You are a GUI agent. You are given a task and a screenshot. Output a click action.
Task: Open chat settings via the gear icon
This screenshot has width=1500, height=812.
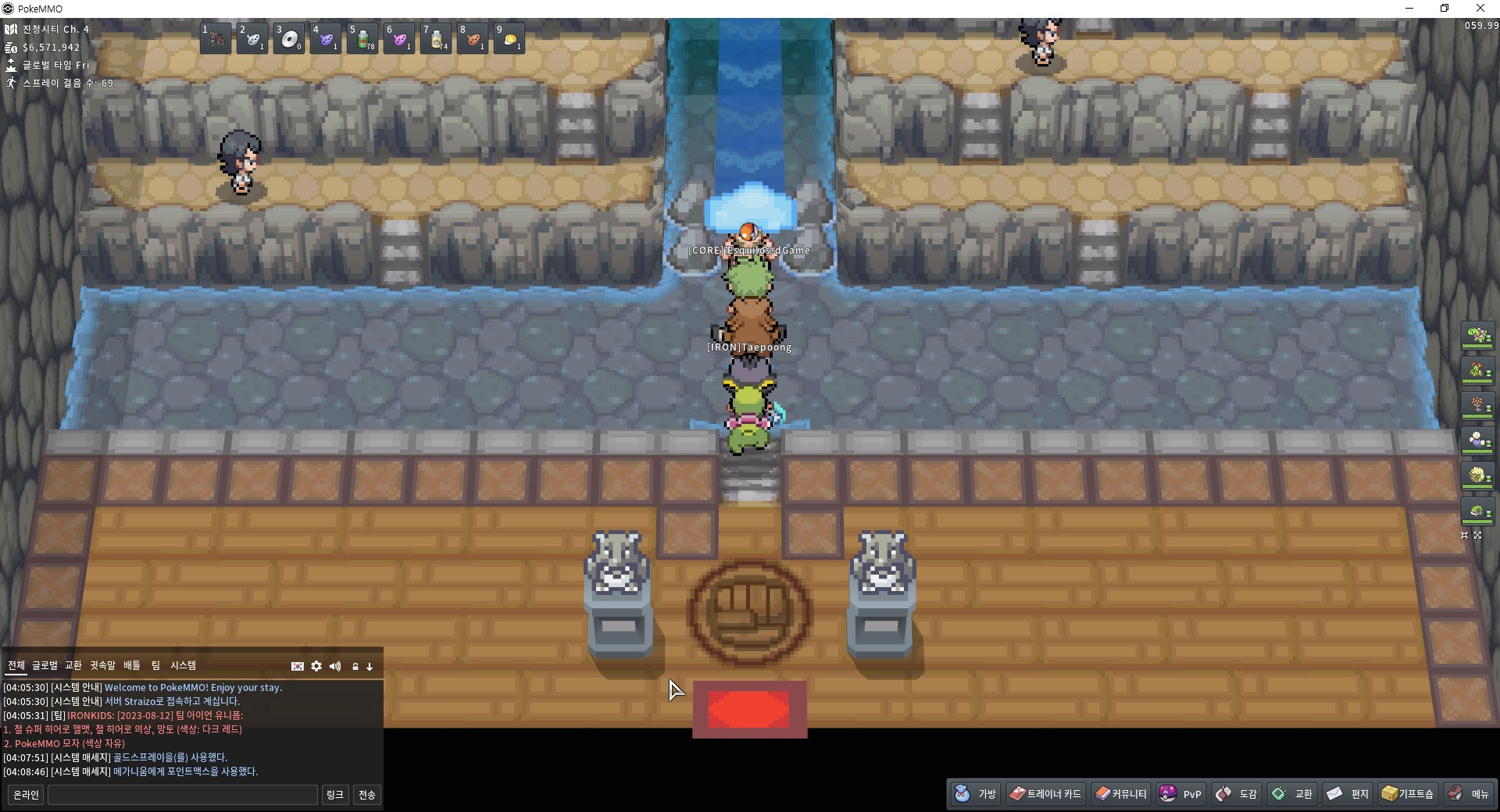[x=316, y=666]
